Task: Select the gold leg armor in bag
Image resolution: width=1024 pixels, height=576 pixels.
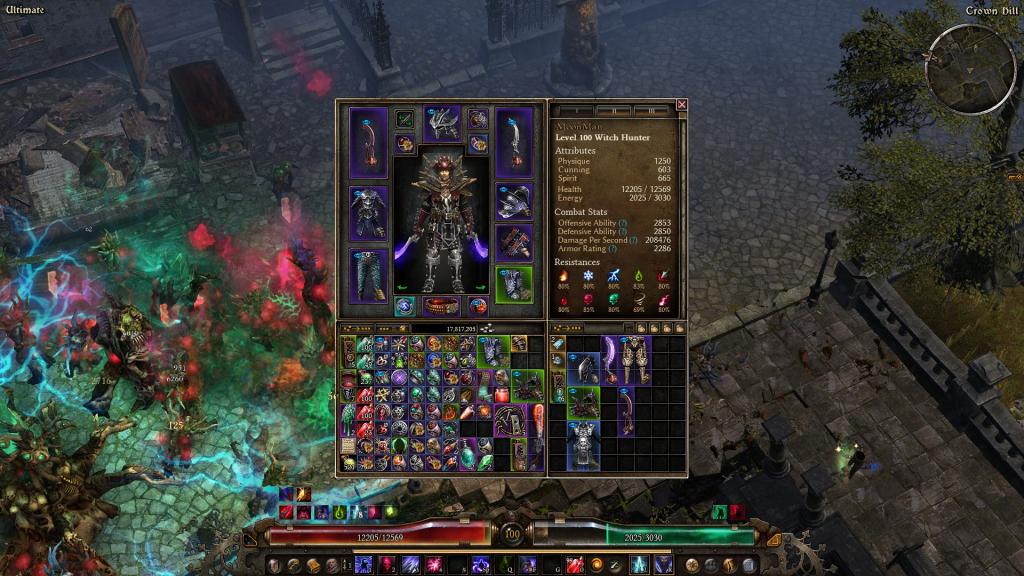Action: 635,359
